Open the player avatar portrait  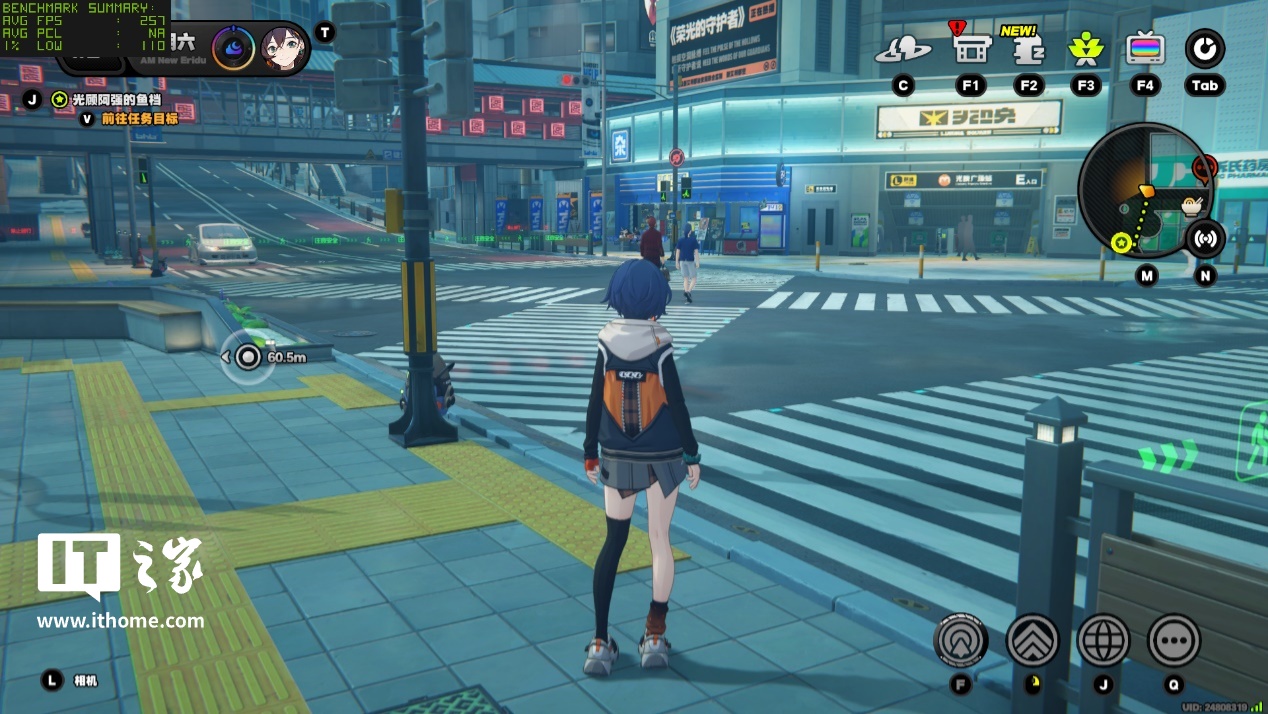click(283, 48)
